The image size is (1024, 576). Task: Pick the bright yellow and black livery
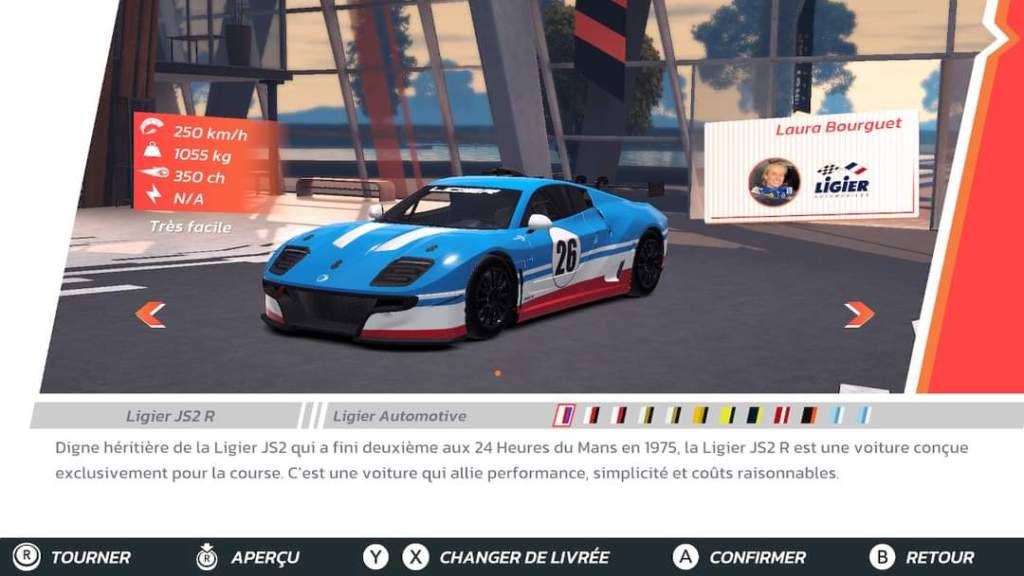(x=728, y=415)
